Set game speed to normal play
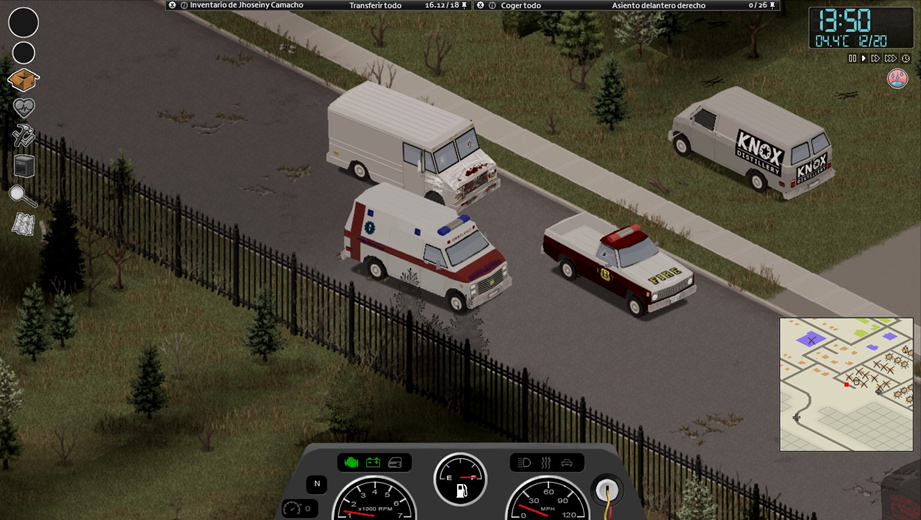 pyautogui.click(x=864, y=59)
